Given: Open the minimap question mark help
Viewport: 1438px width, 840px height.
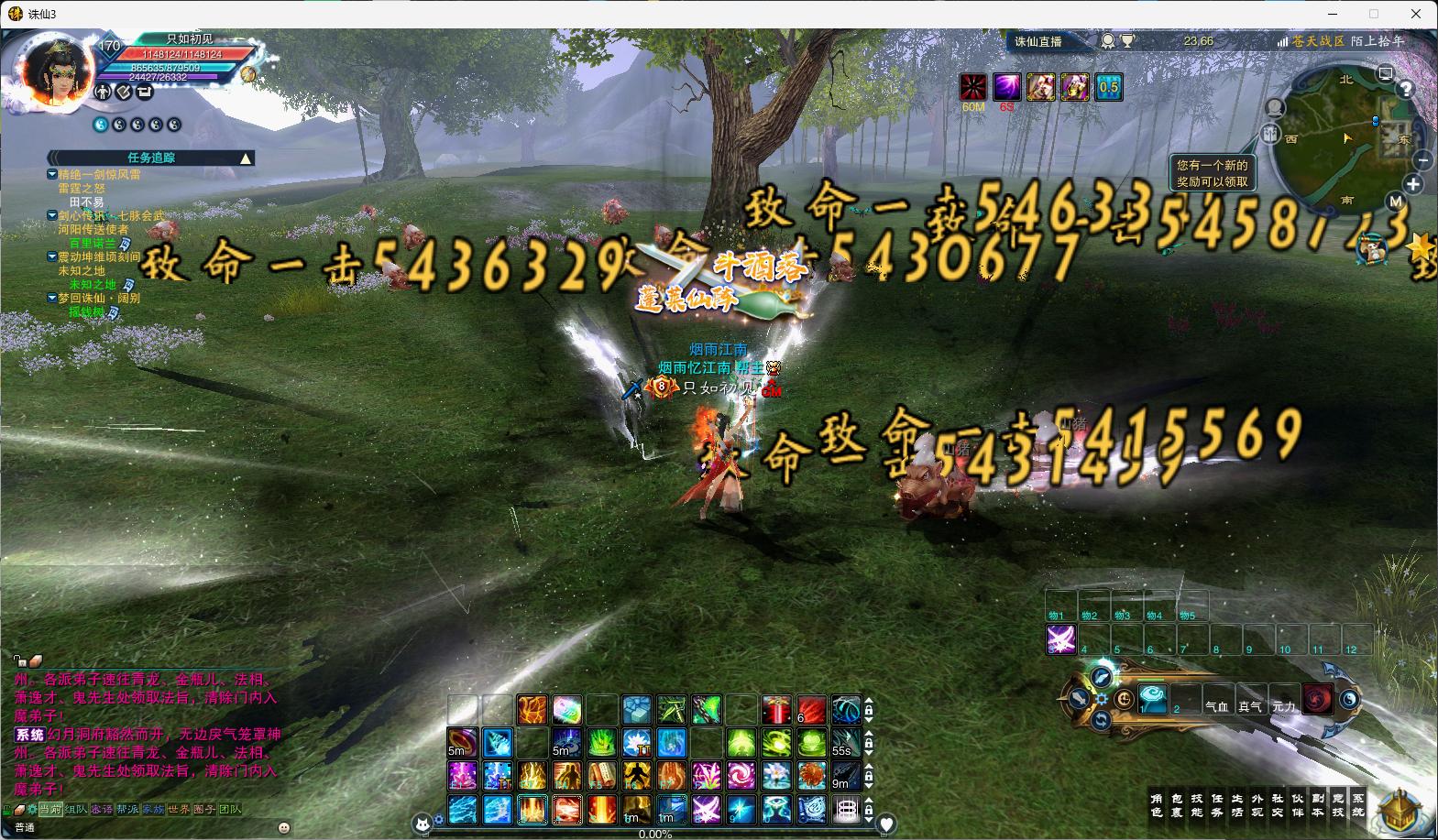Looking at the screenshot, I should coord(1405,90).
